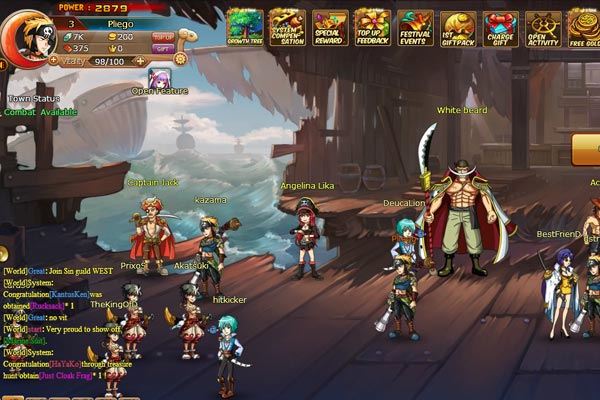
Task: Open the 1st Giftpack offer
Action: (x=459, y=27)
